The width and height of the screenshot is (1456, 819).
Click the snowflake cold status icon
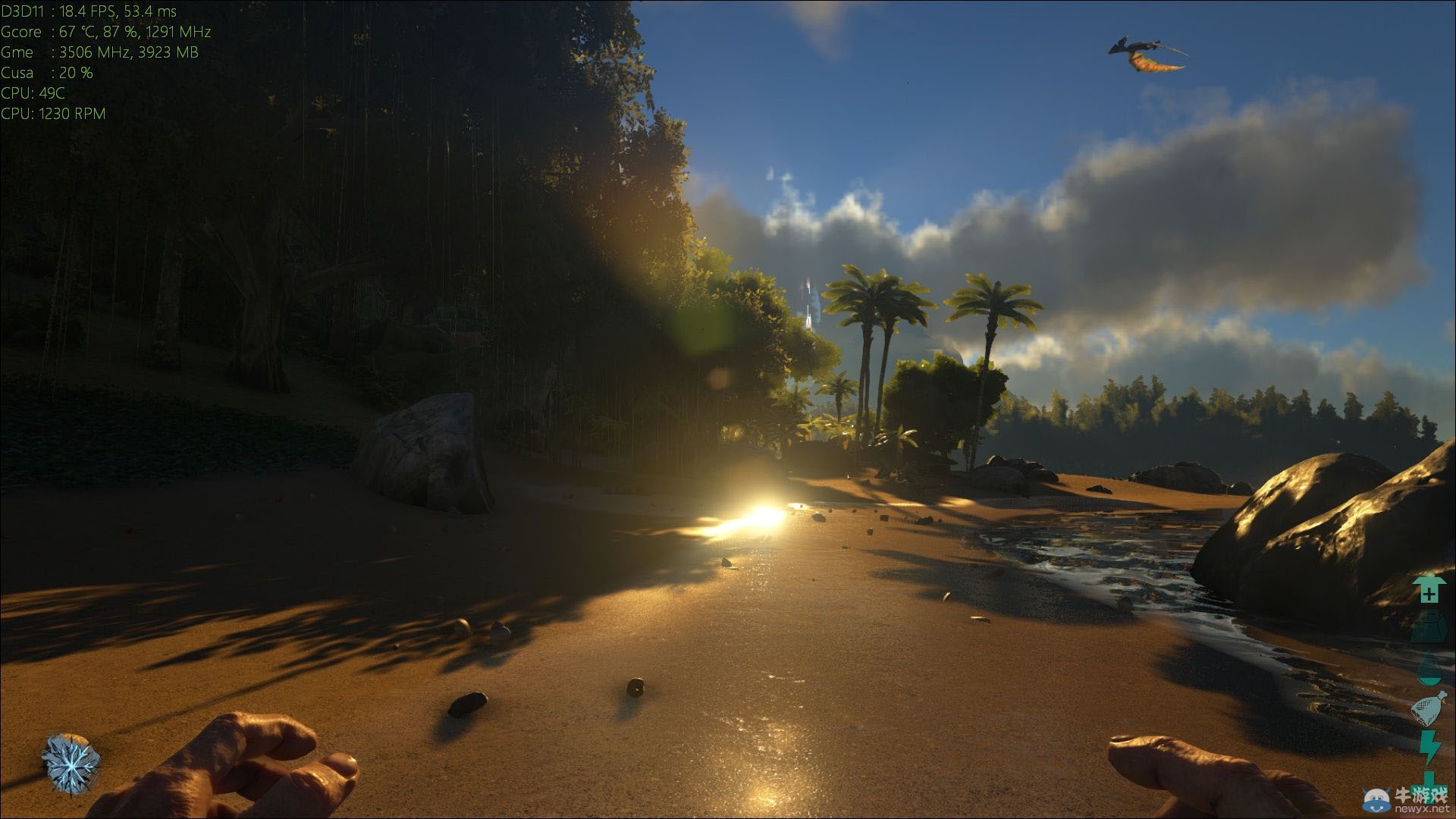71,764
